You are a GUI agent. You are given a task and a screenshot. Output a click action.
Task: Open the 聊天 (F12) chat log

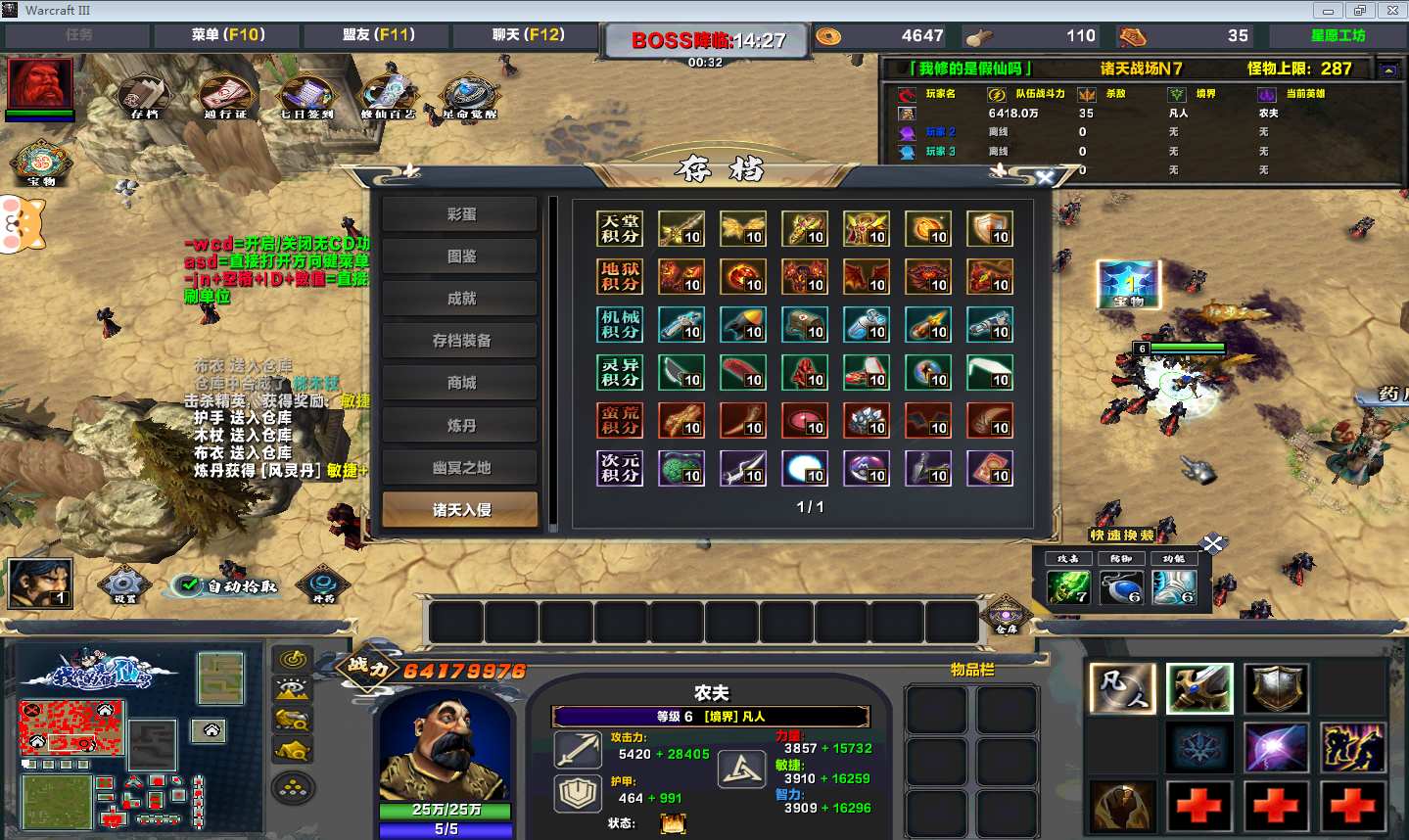528,35
